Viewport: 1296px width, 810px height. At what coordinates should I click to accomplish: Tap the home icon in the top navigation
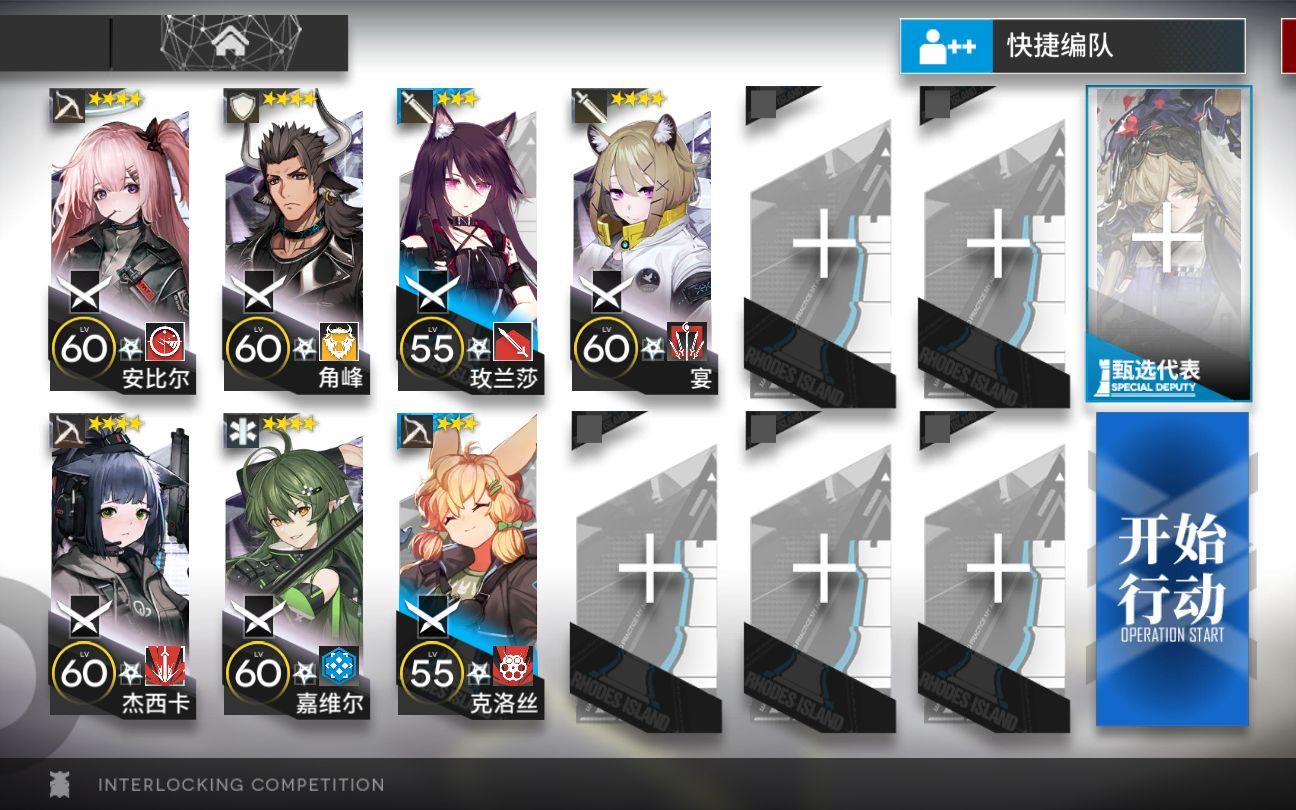(x=232, y=44)
